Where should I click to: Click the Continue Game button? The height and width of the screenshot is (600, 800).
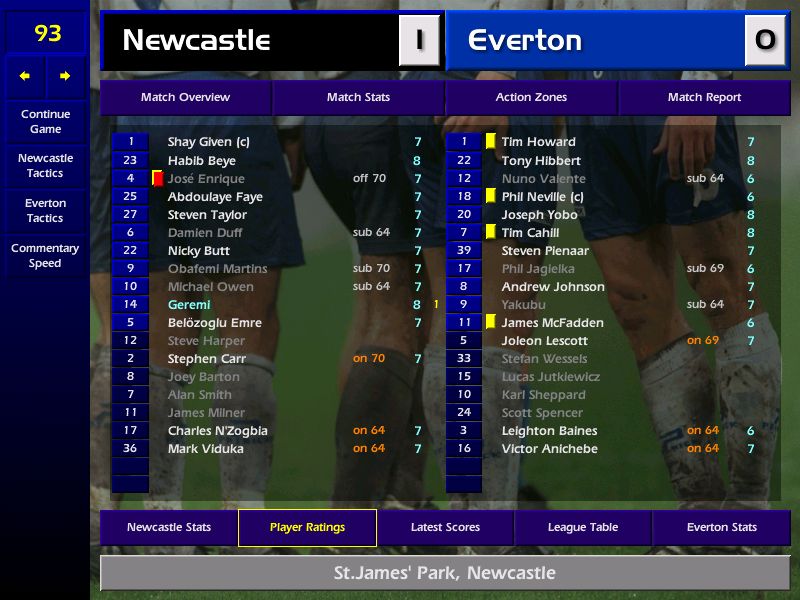pyautogui.click(x=45, y=121)
